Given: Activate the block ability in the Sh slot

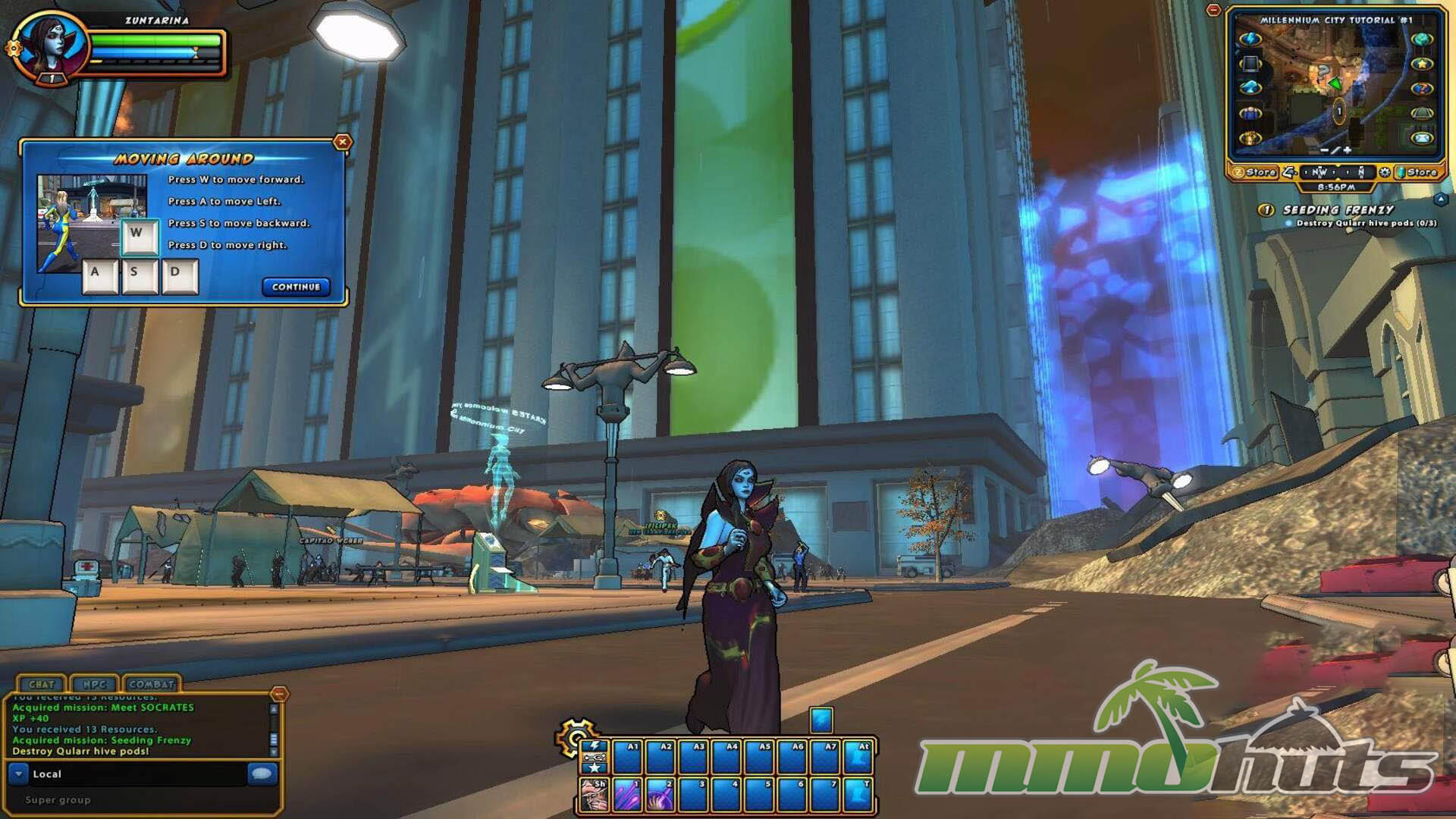Looking at the screenshot, I should [594, 794].
